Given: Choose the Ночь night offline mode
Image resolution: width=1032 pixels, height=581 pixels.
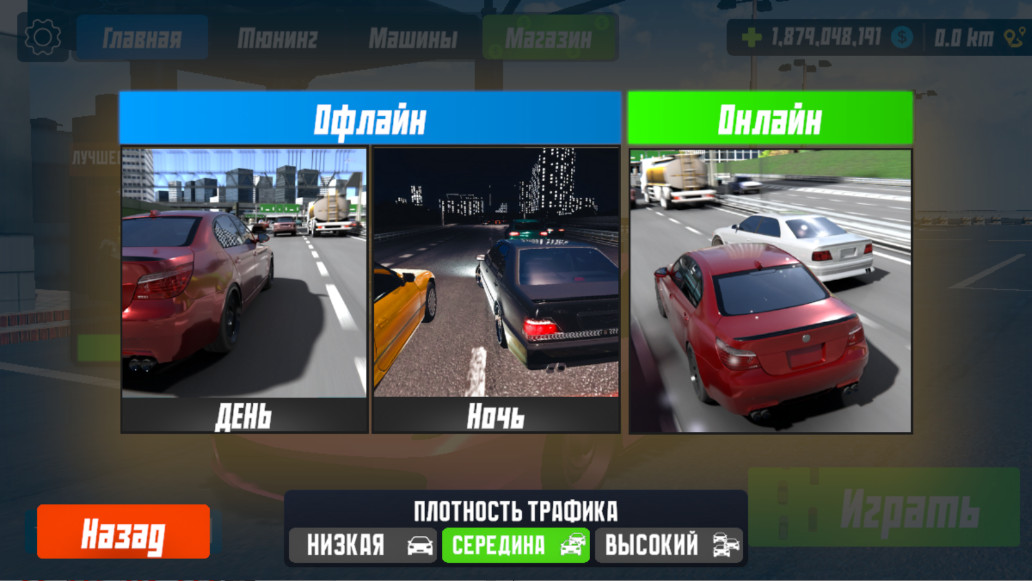Looking at the screenshot, I should click(x=496, y=290).
